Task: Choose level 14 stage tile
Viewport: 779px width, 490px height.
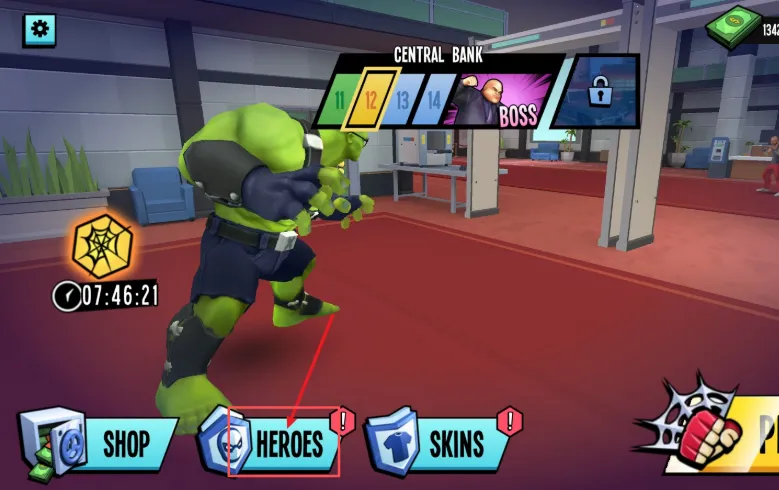Action: point(433,100)
